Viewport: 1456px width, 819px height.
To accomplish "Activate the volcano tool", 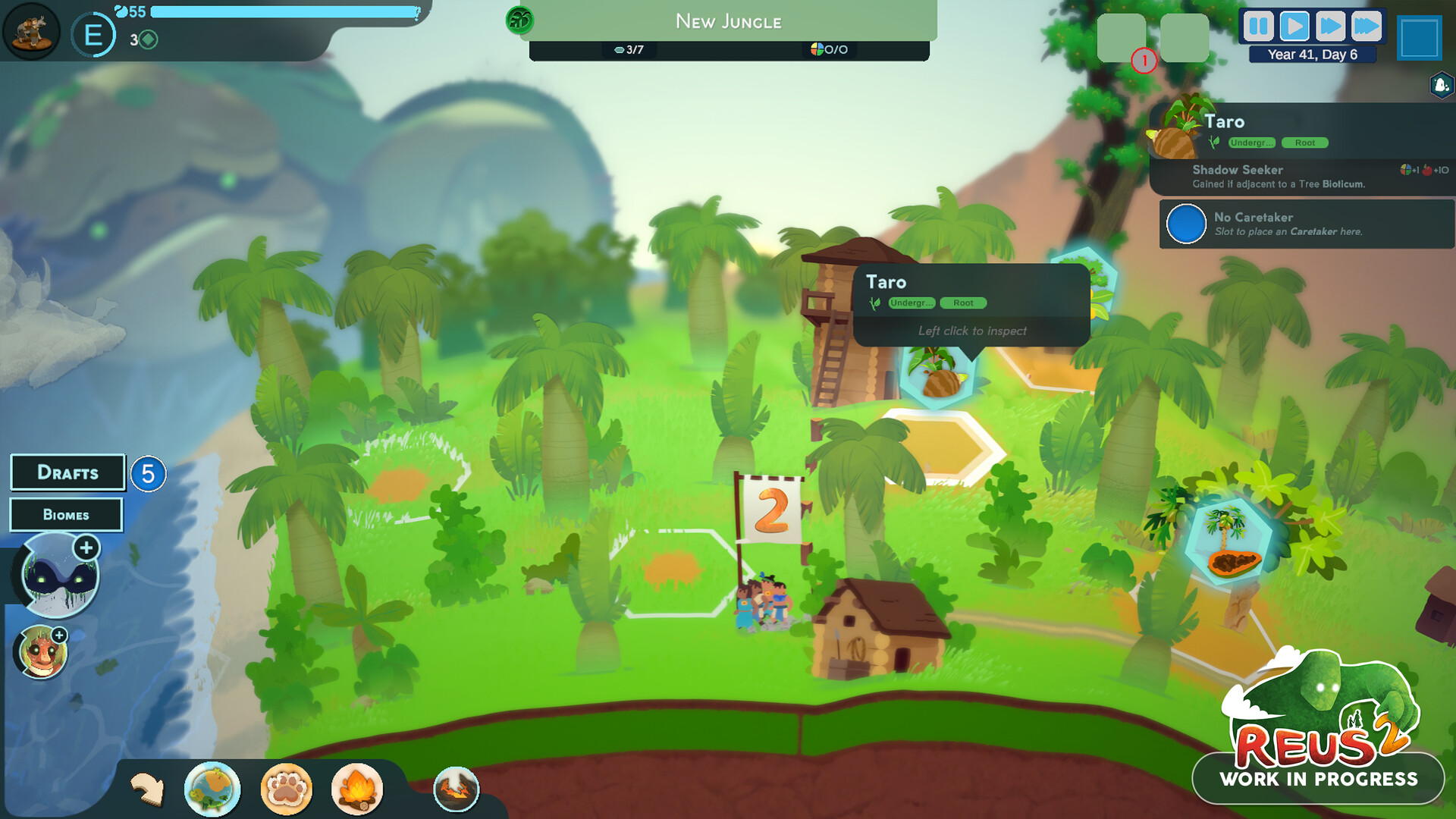I will coord(456,789).
